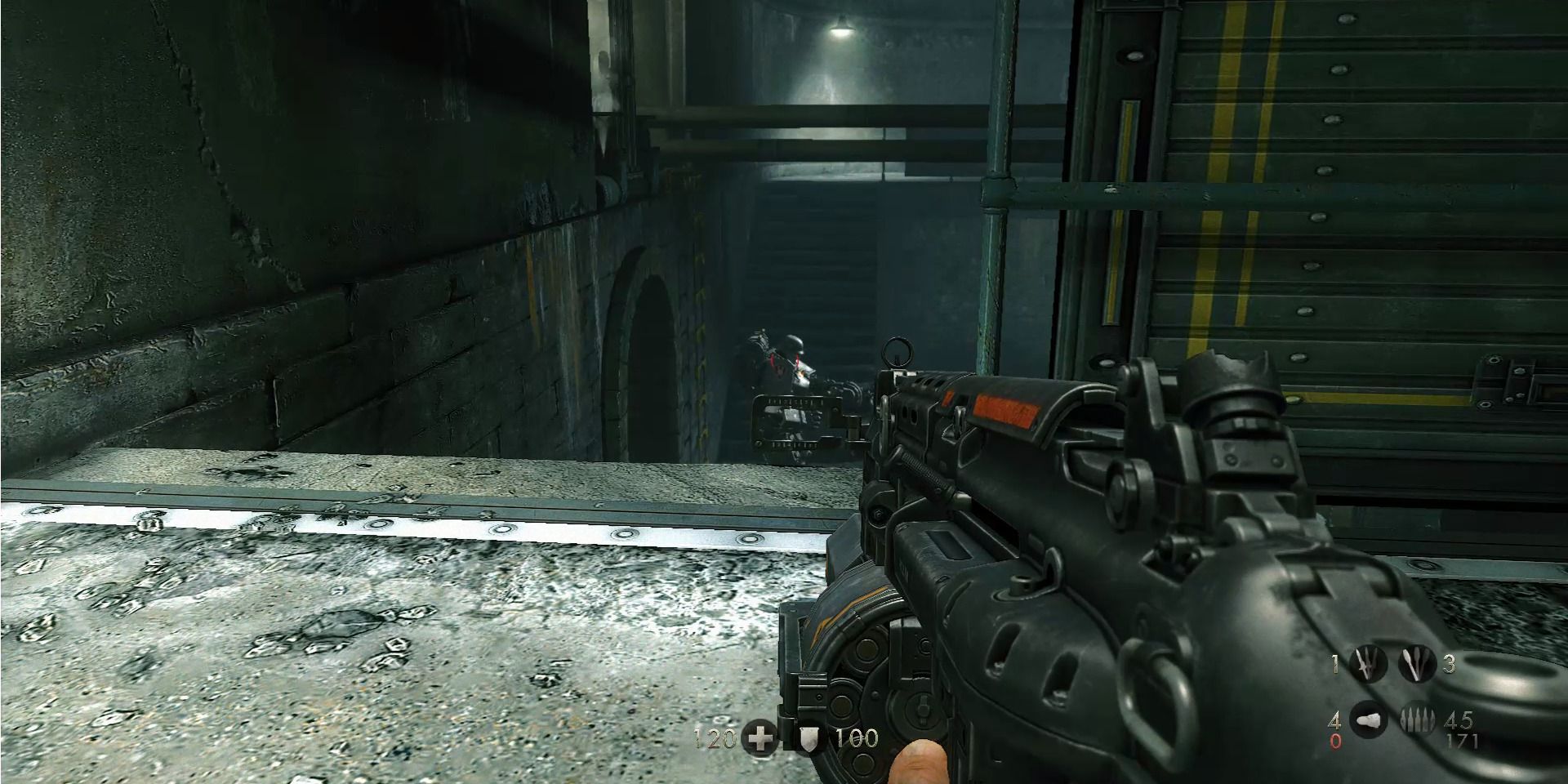Click the health value reading 120
The height and width of the screenshot is (784, 1568).
715,737
